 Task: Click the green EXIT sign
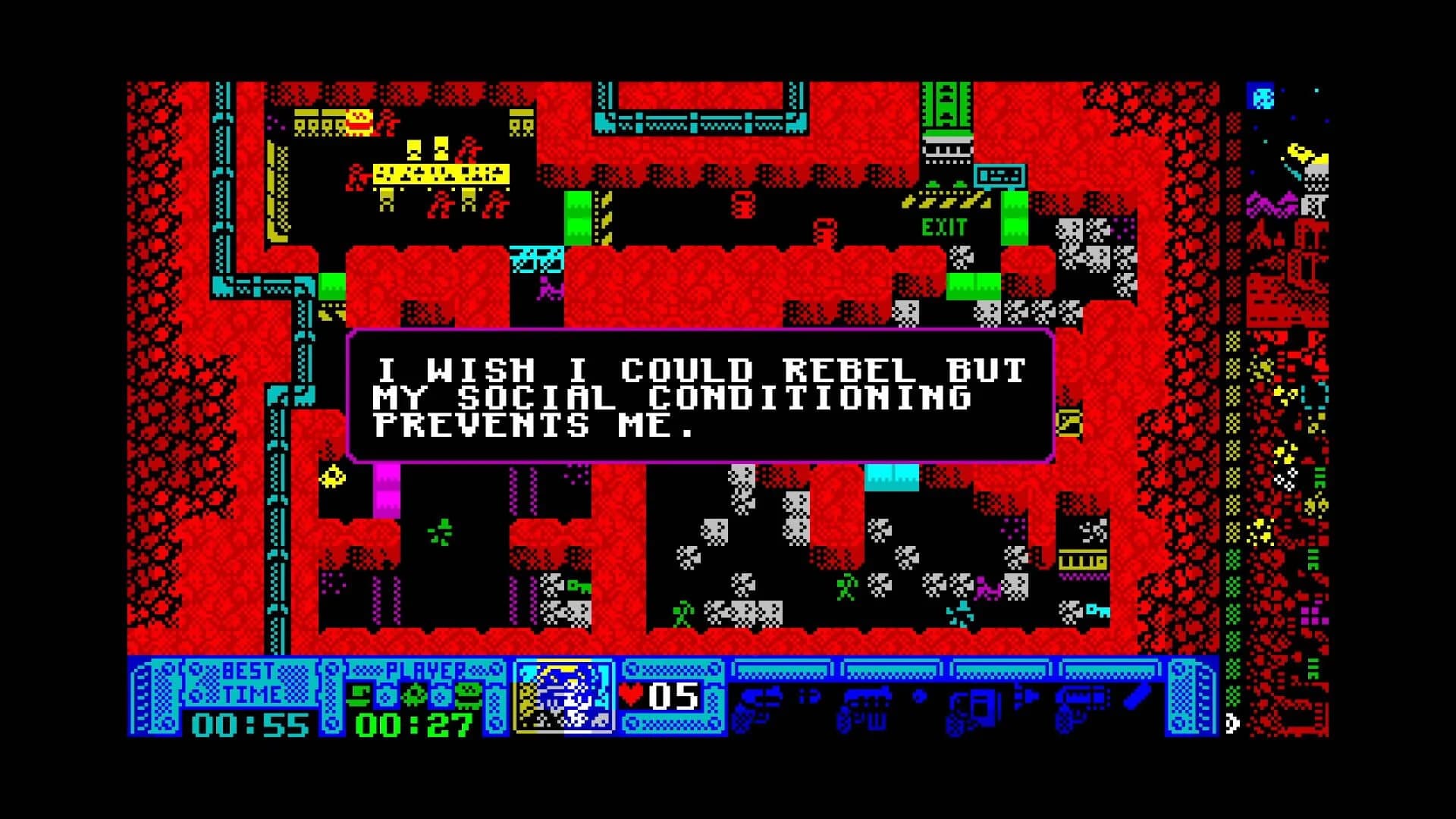943,226
